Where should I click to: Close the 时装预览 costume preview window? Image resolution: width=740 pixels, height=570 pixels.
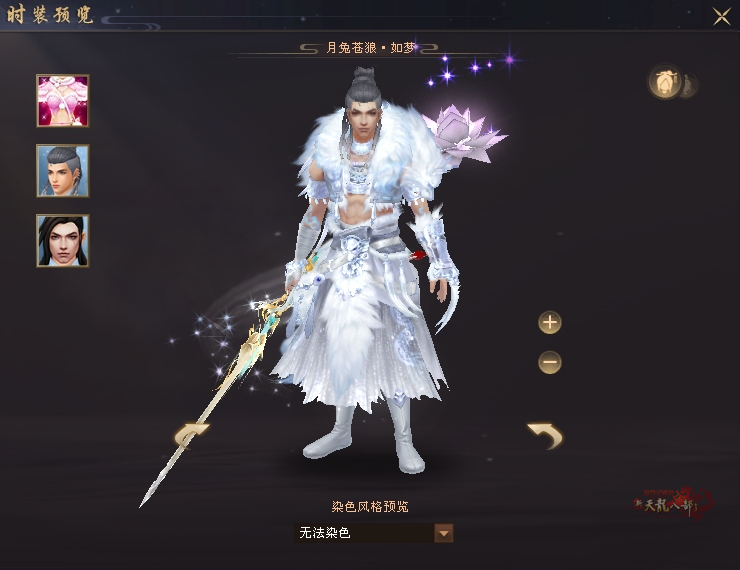point(720,16)
